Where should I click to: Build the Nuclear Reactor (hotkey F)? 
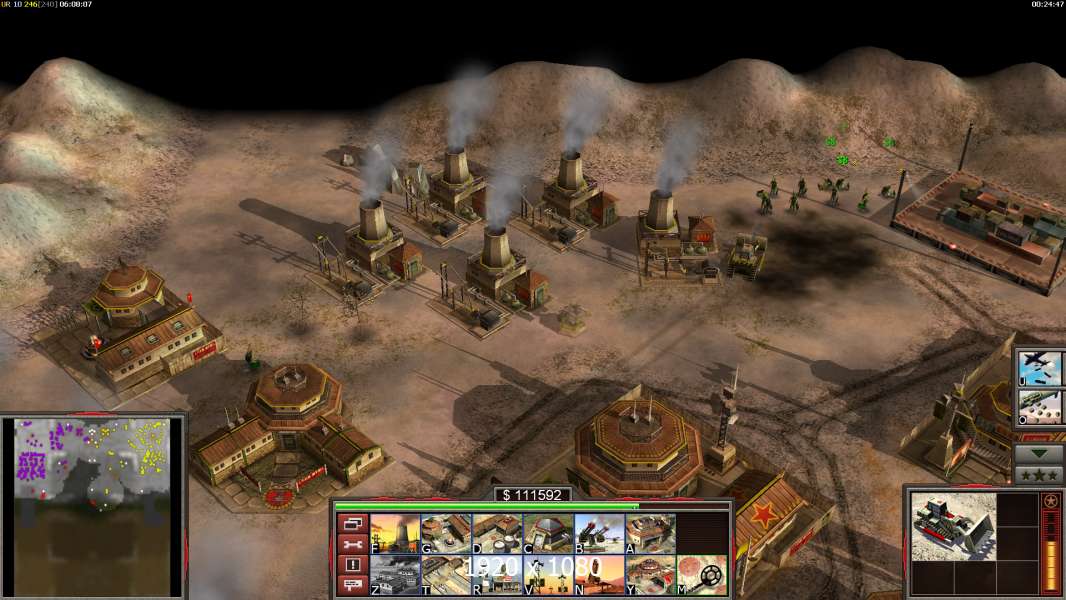click(x=395, y=534)
